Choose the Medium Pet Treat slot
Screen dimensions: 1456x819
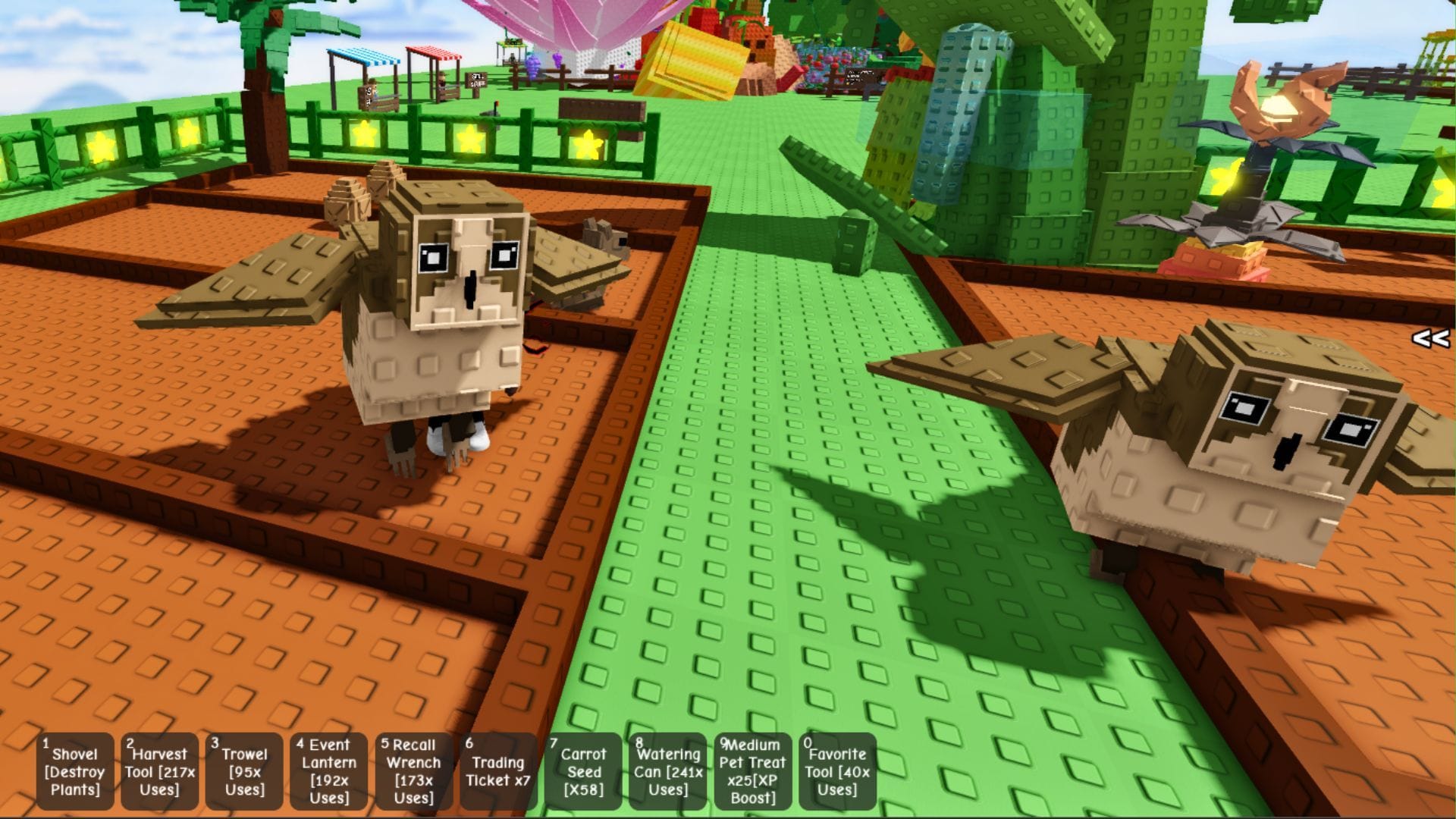coord(753,771)
